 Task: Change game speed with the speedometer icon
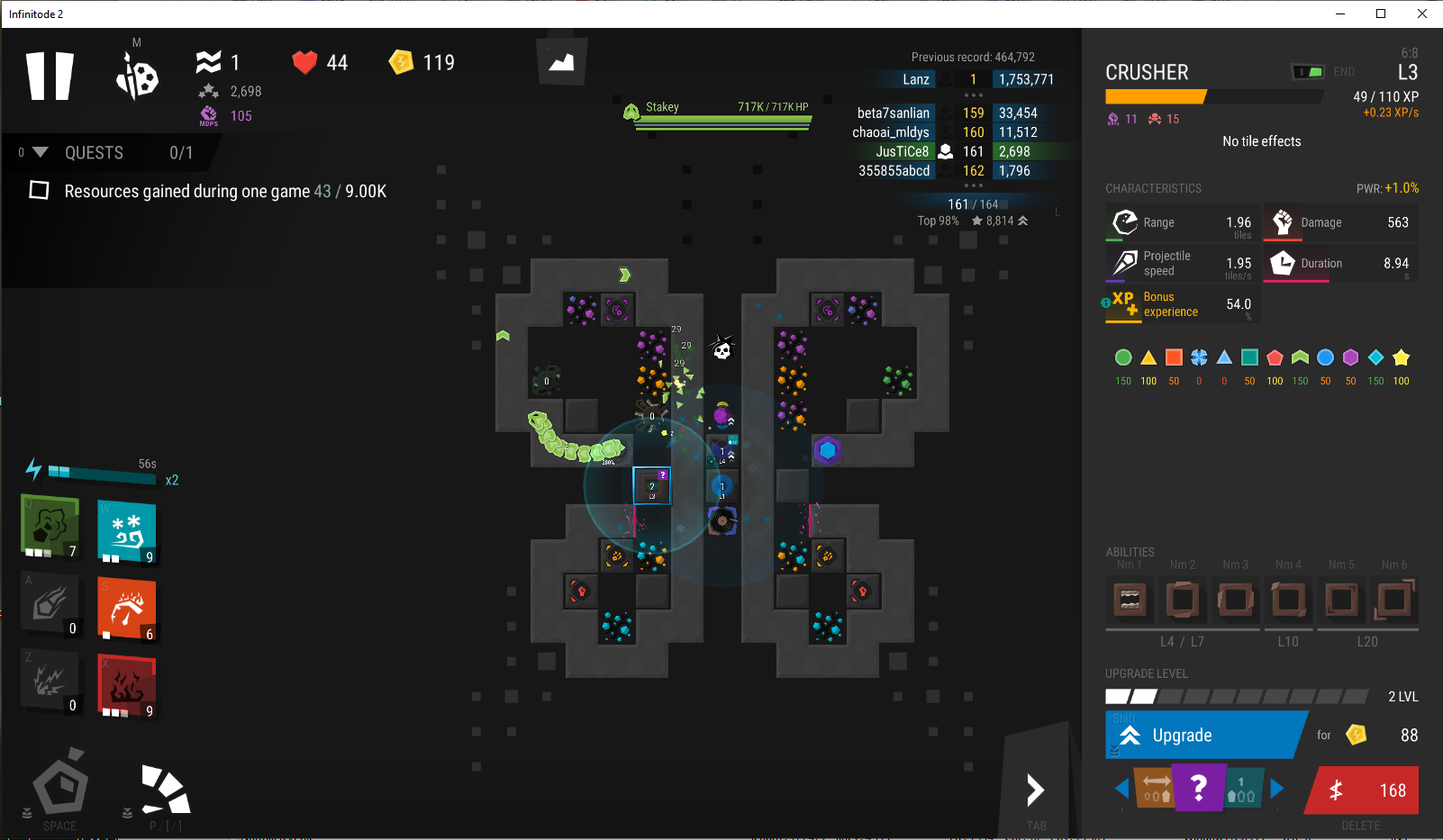coord(165,788)
